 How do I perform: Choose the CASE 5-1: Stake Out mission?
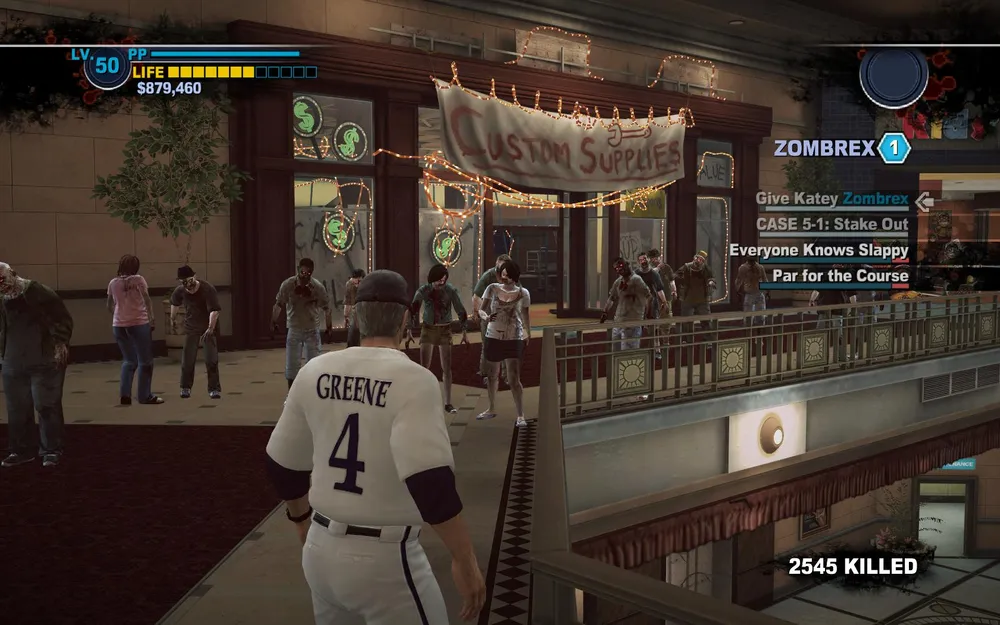(x=832, y=225)
